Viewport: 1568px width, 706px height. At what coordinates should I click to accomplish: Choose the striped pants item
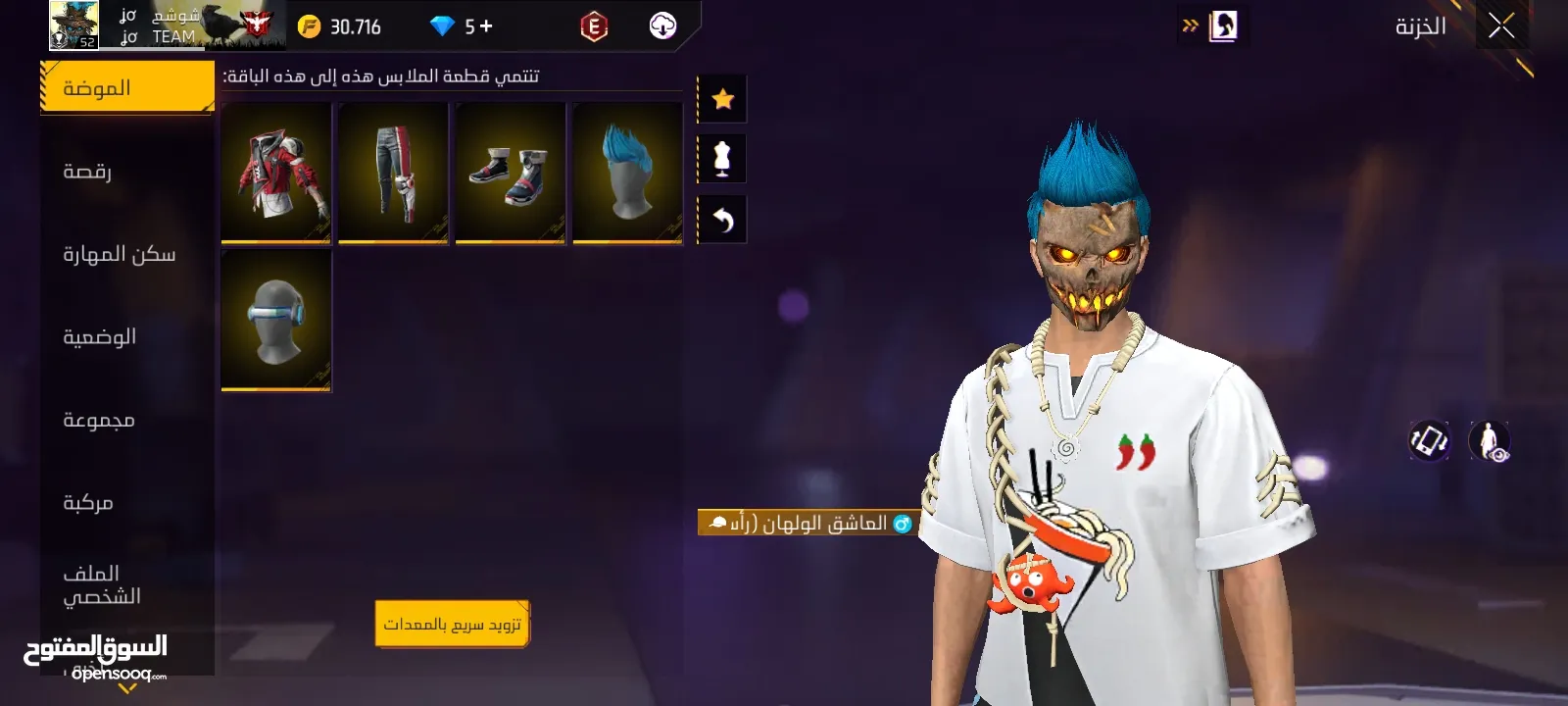tap(393, 172)
